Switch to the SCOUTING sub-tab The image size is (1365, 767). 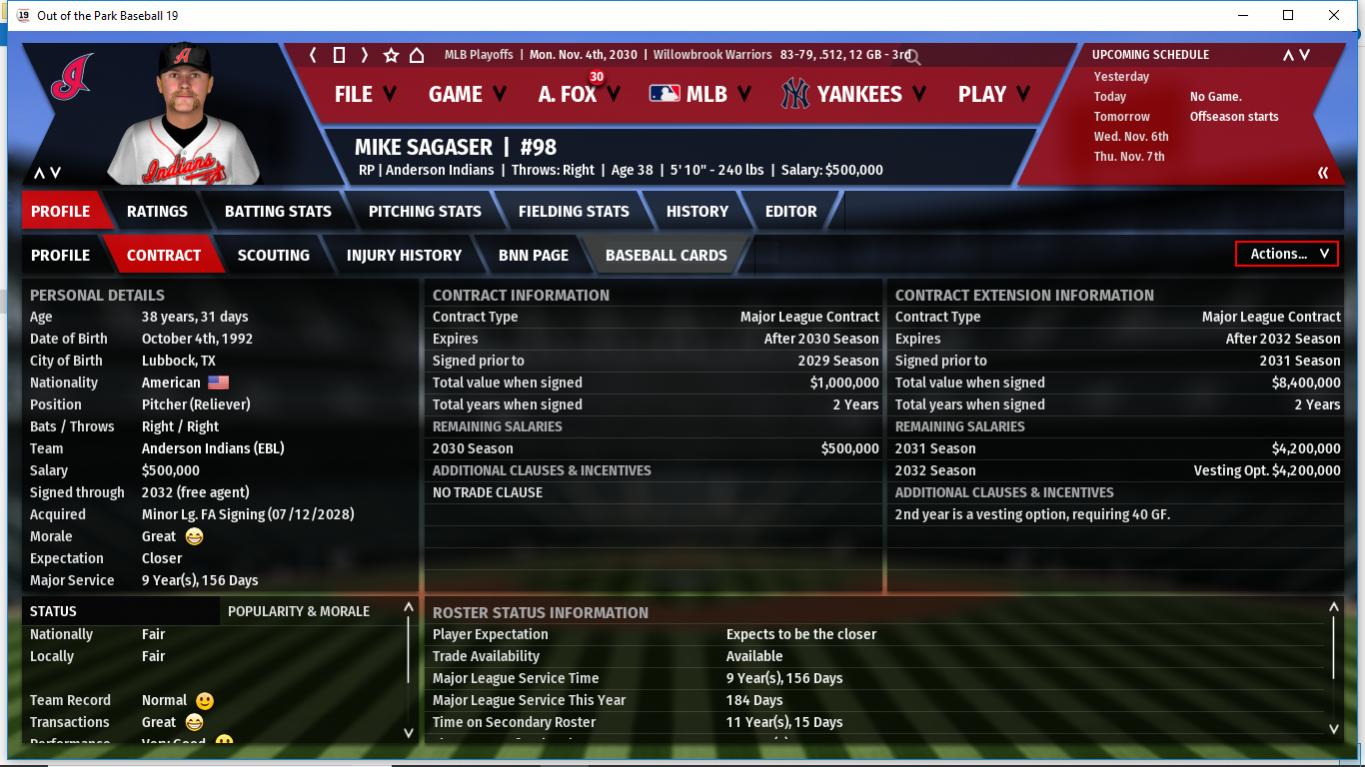(x=273, y=255)
